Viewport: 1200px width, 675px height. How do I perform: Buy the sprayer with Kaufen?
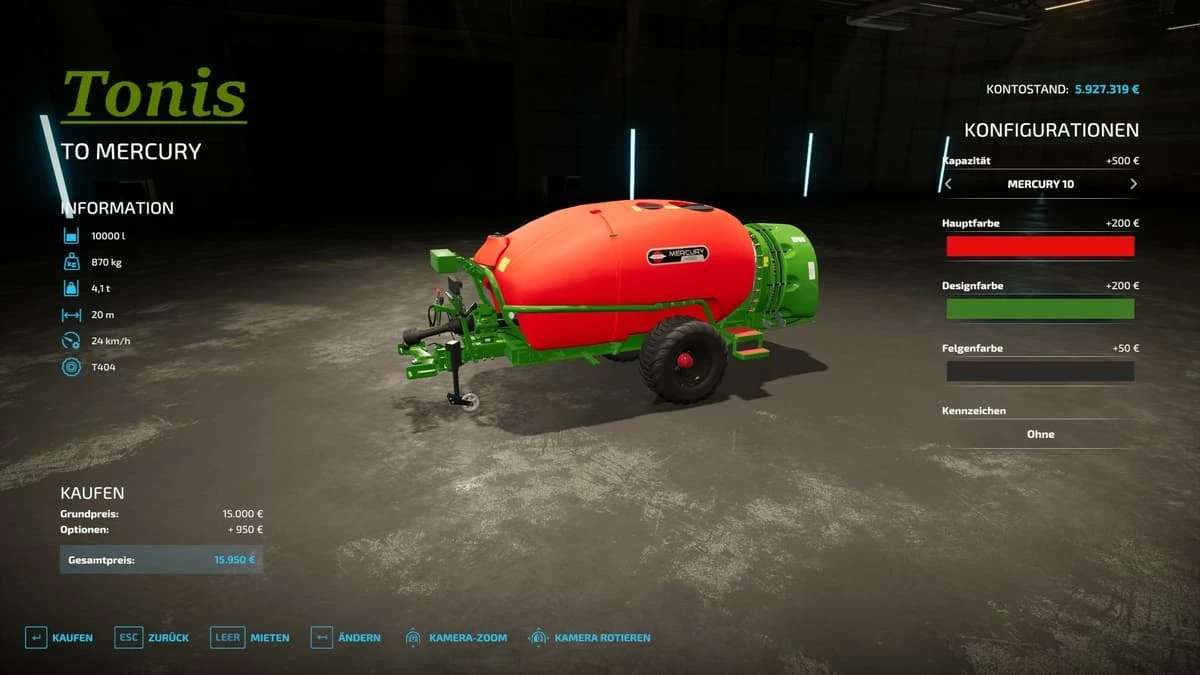(60, 637)
